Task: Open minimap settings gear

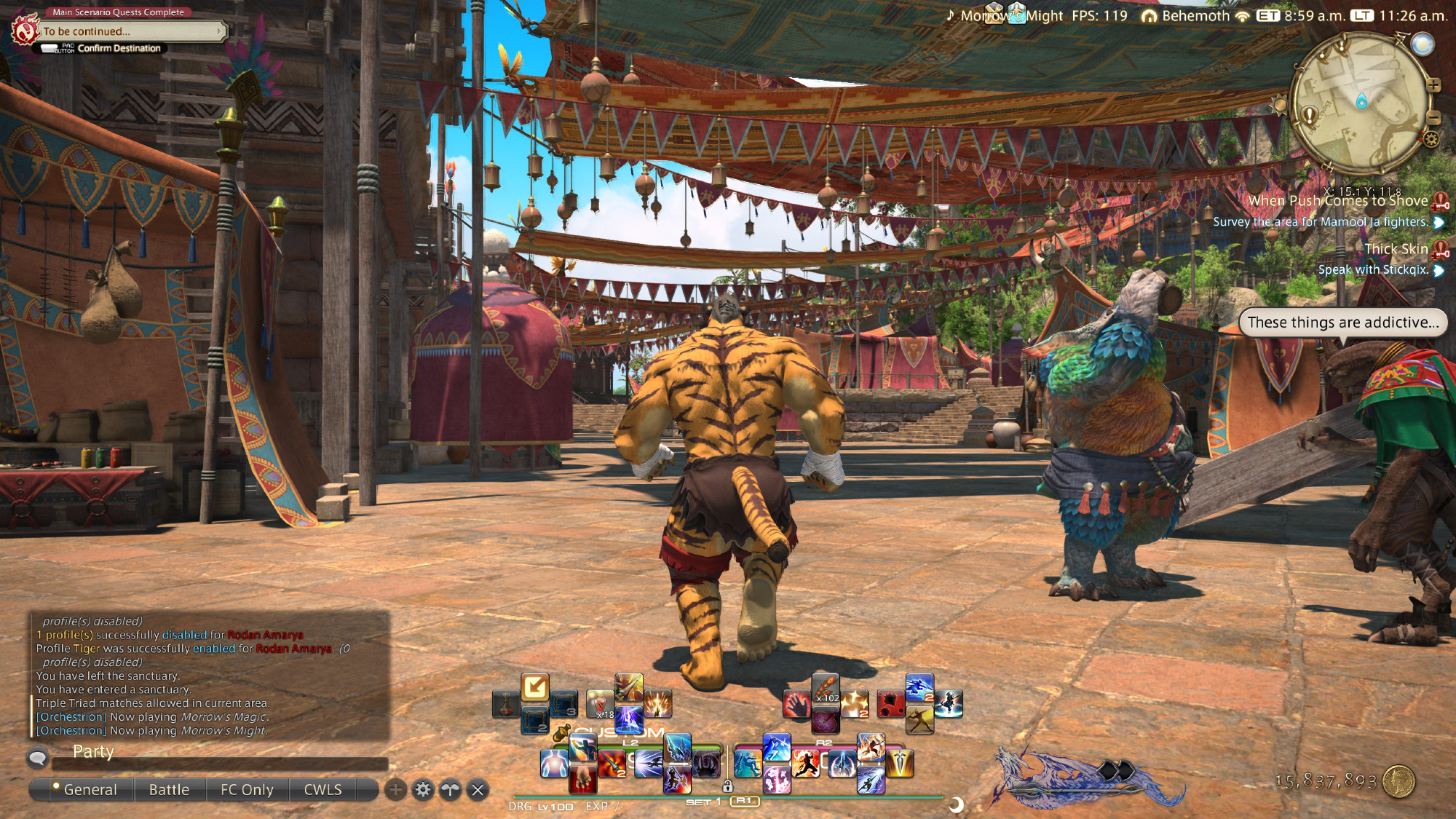Action: click(x=1431, y=139)
